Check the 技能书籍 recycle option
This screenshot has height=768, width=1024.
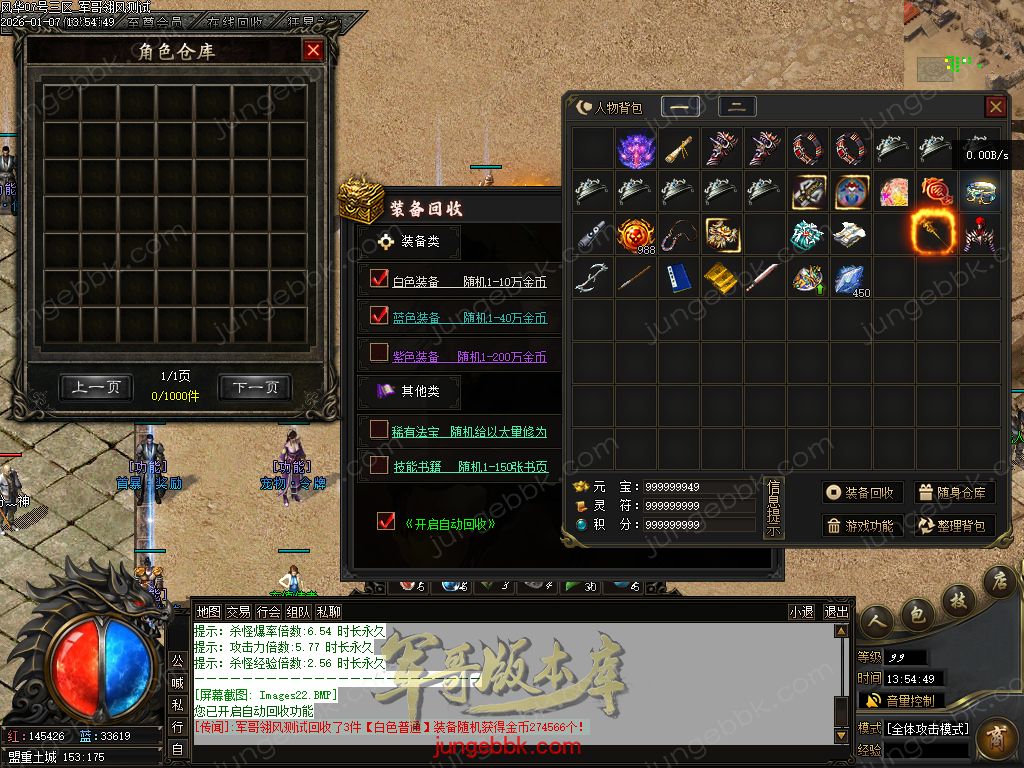(x=379, y=465)
